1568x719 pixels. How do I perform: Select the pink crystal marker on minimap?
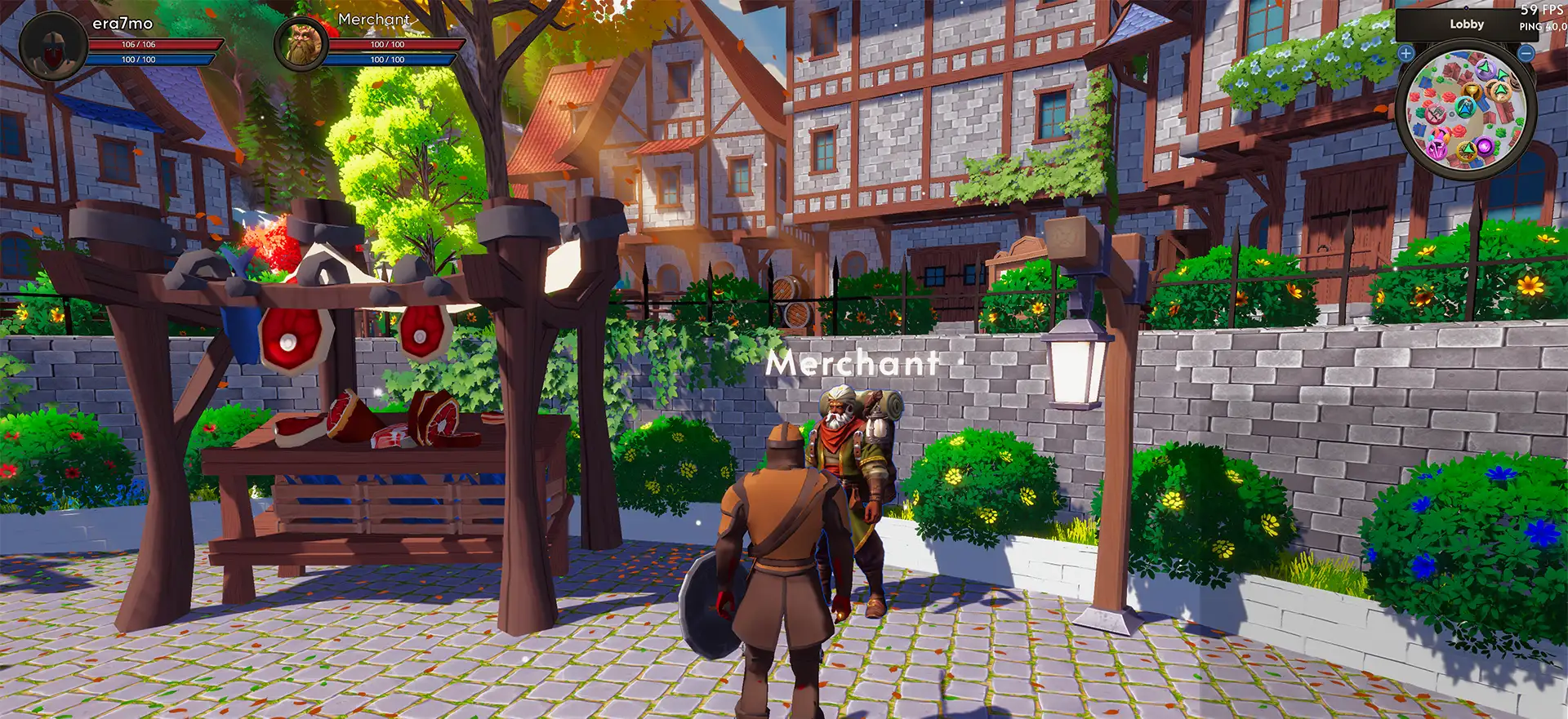[x=1437, y=149]
